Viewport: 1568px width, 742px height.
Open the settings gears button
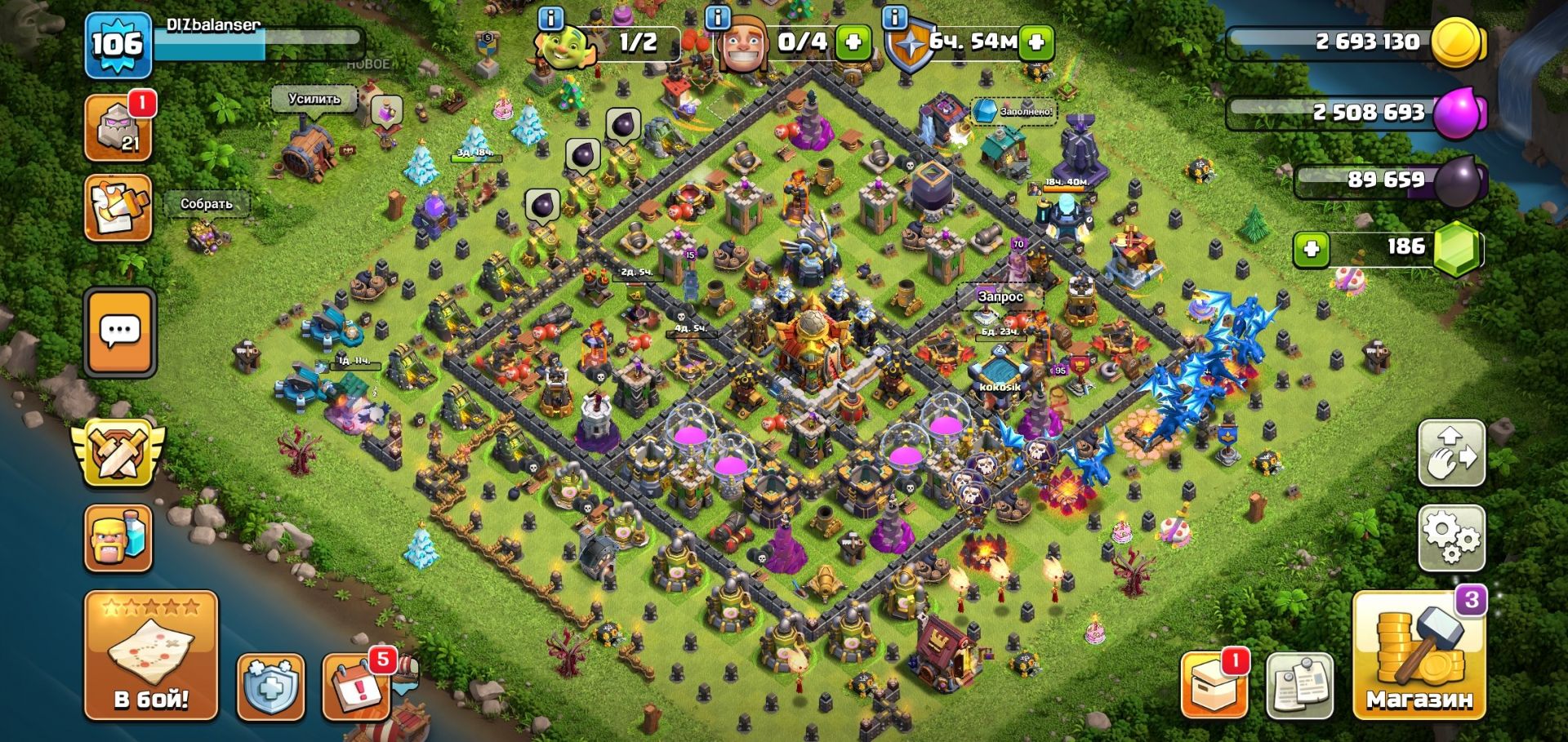(1451, 538)
